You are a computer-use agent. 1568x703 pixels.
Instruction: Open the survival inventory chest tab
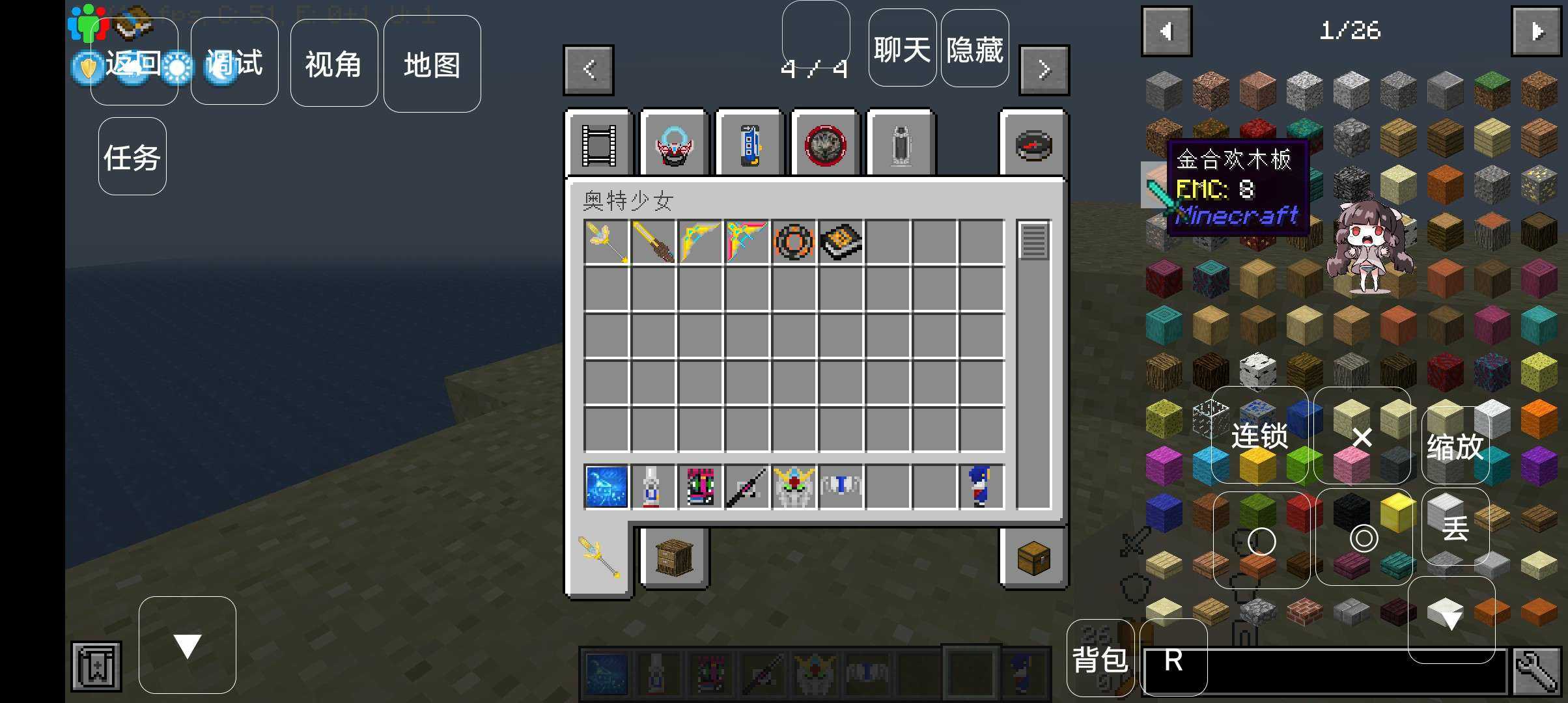(x=1033, y=558)
